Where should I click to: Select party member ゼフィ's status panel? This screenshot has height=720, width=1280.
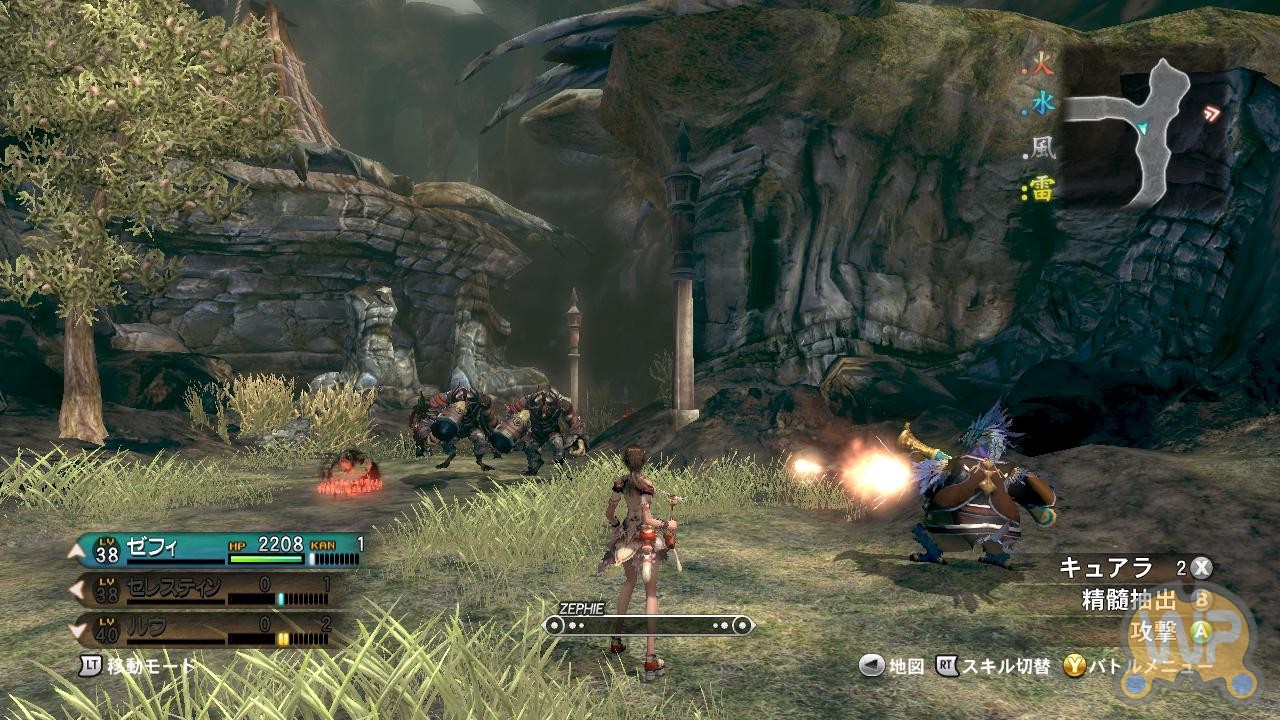(x=215, y=548)
